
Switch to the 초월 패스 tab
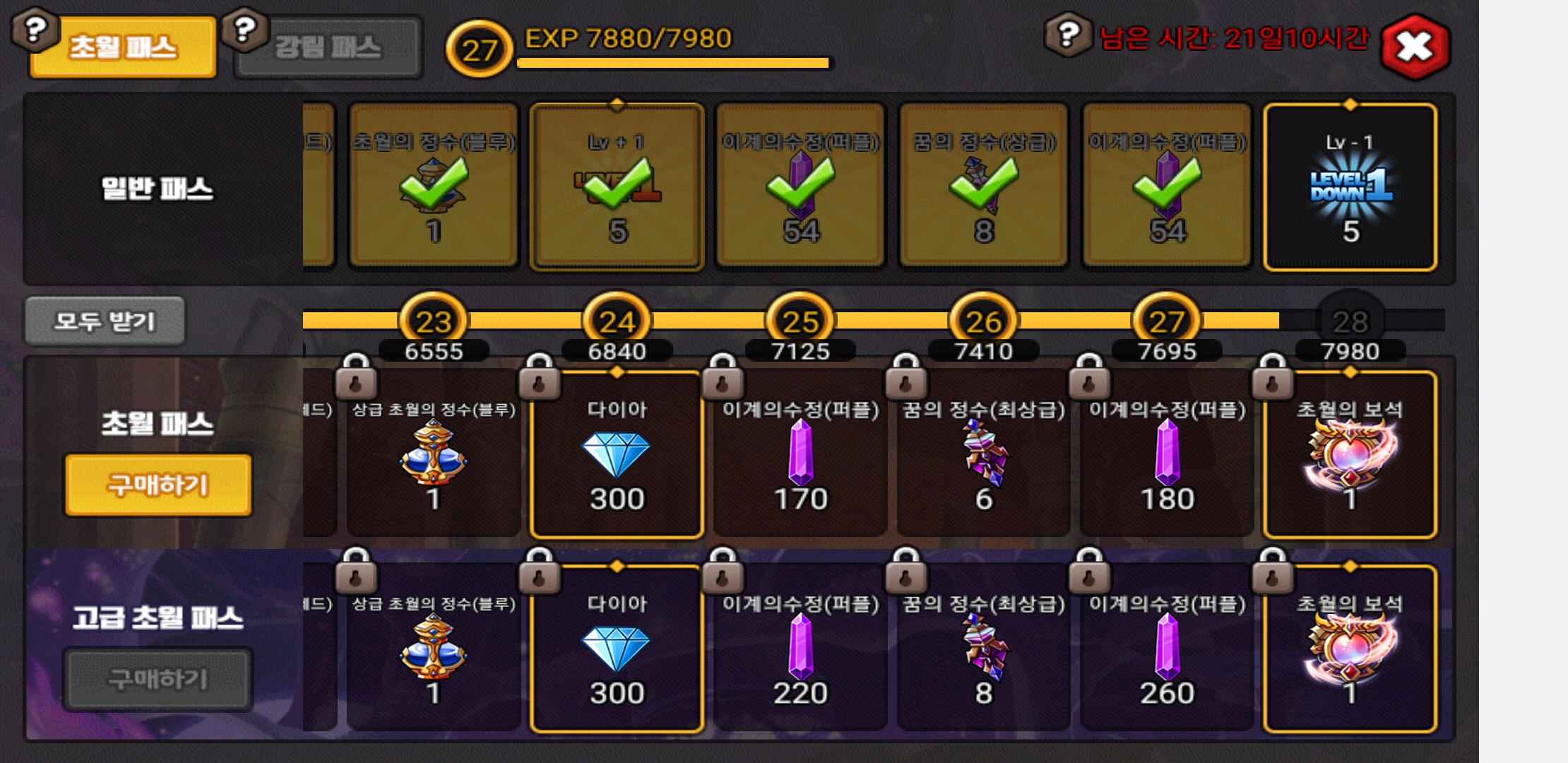pyautogui.click(x=123, y=48)
